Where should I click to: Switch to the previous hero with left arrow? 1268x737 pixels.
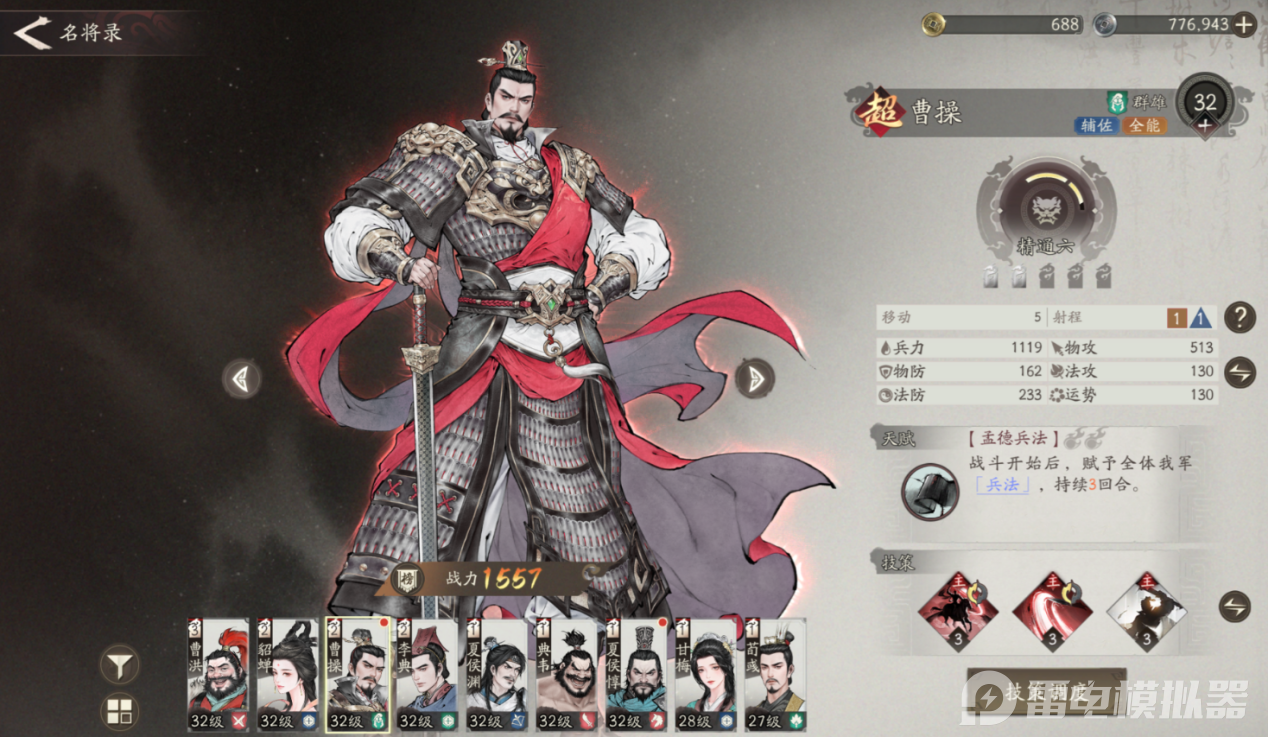click(241, 378)
